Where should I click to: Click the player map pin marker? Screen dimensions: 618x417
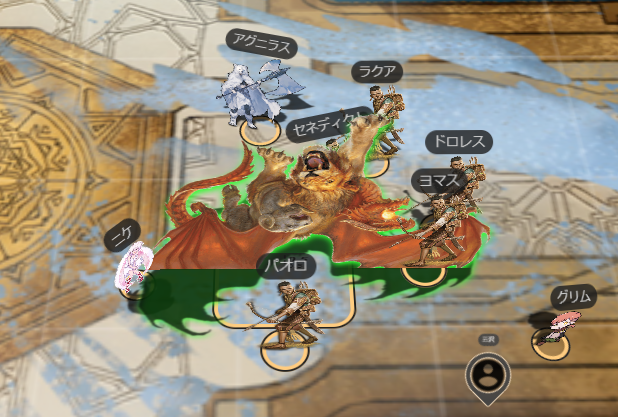coord(488,376)
